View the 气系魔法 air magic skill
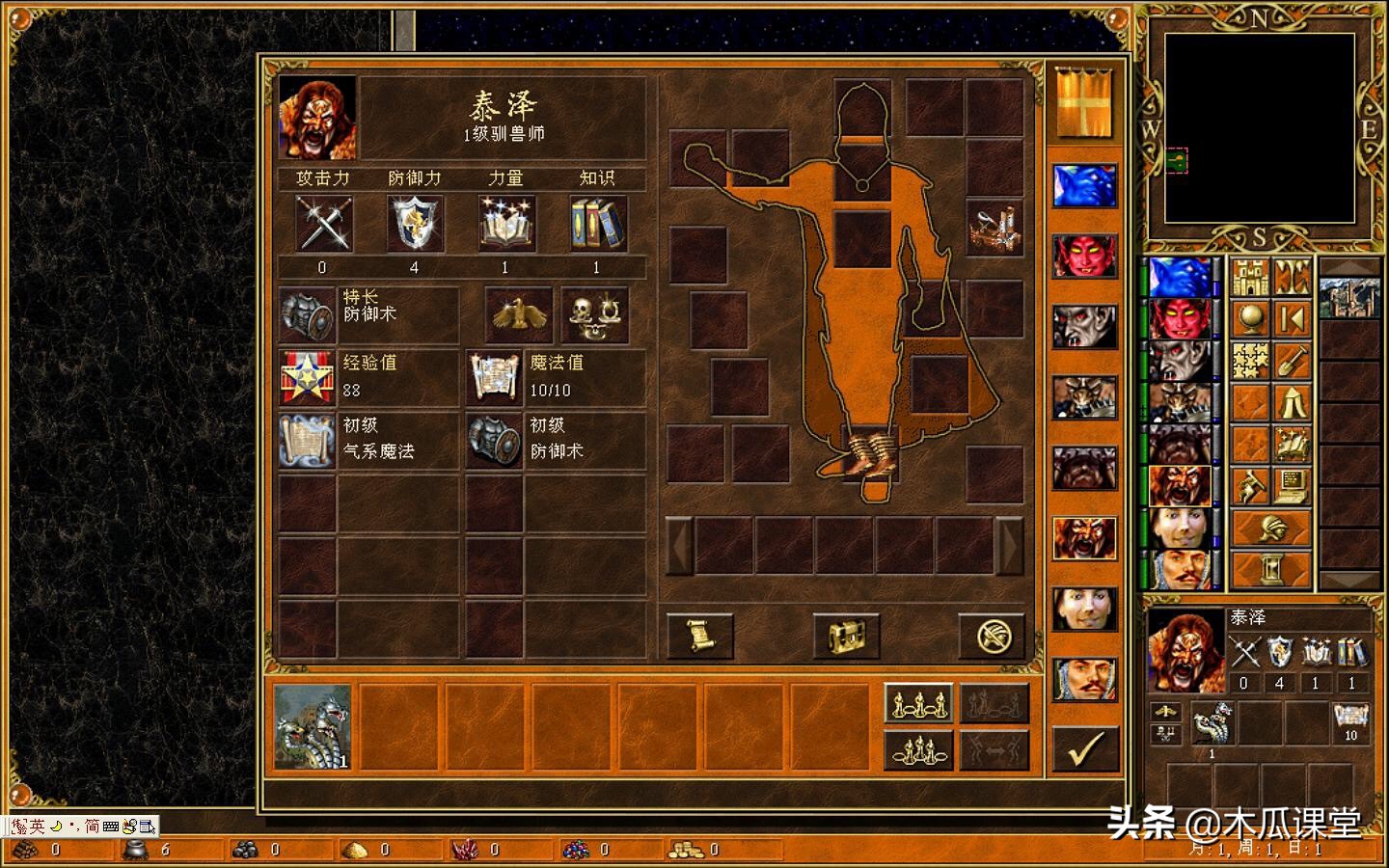 click(x=308, y=440)
